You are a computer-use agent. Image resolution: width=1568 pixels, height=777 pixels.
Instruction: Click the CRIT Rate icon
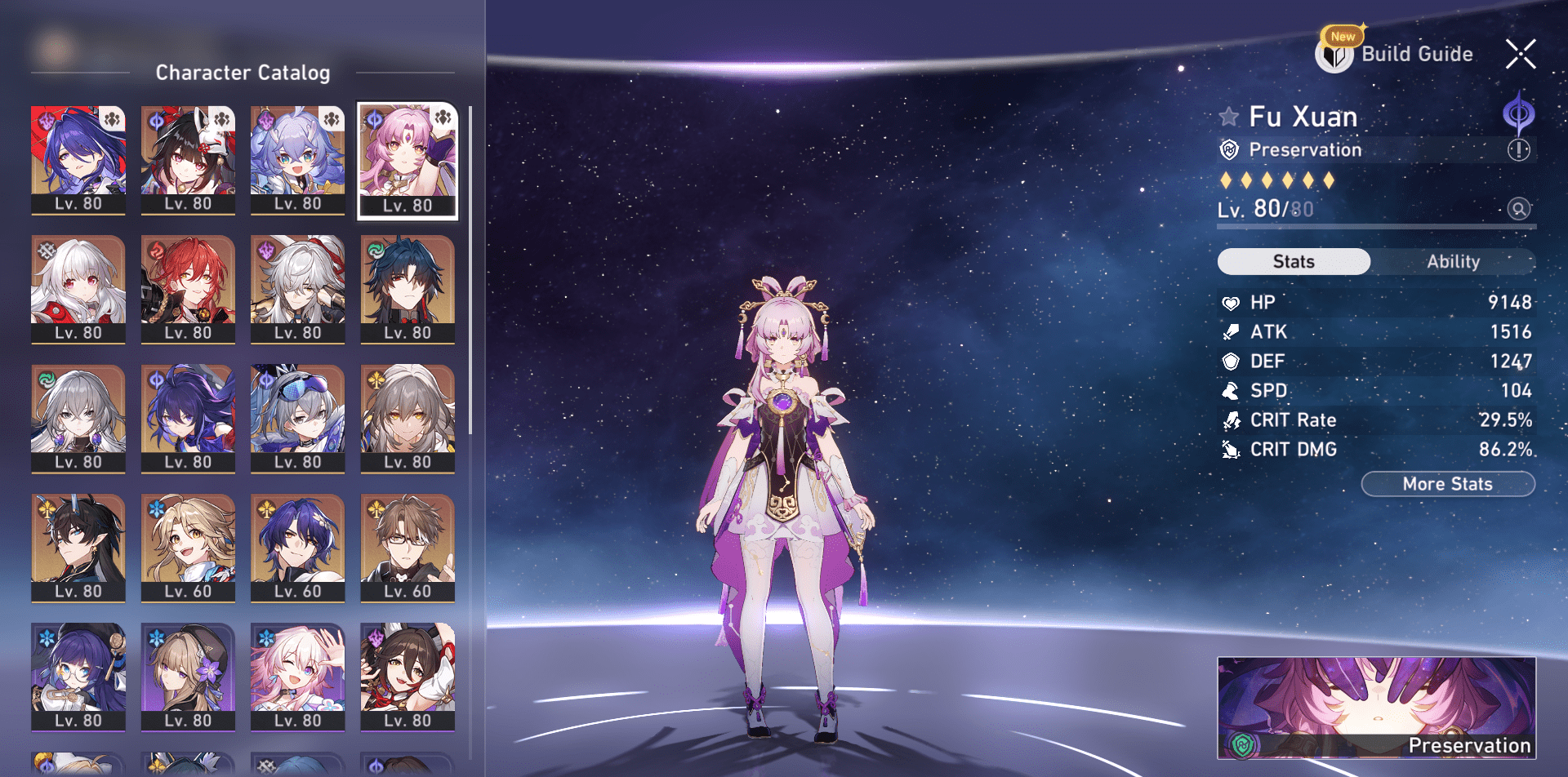coord(1232,420)
